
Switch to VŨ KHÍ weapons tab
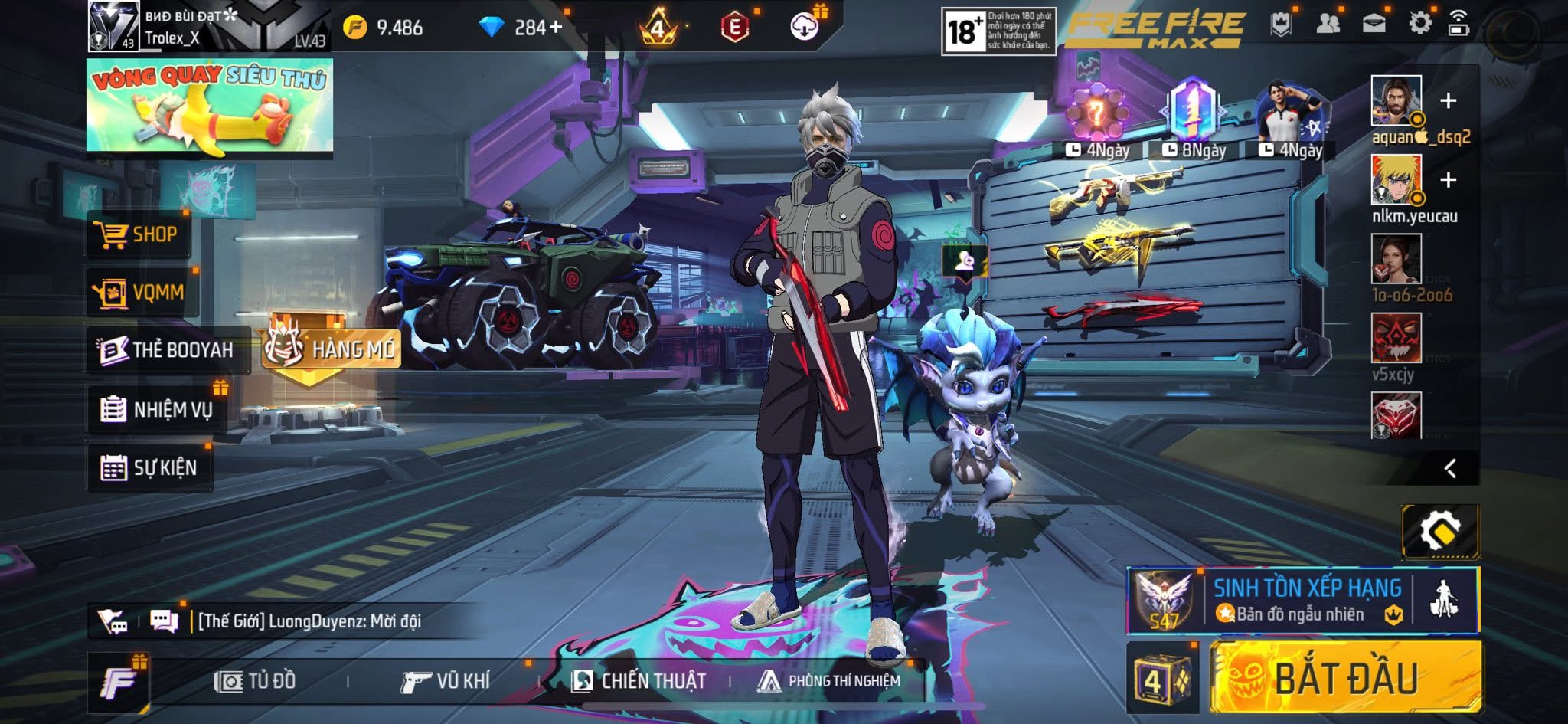[x=445, y=681]
